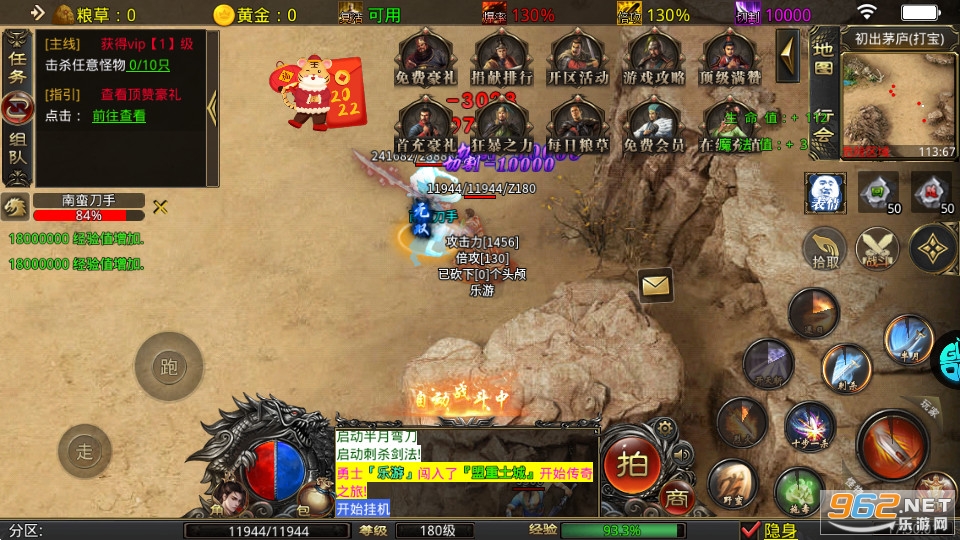
Task: Tap the 拾取 pickup button
Action: coord(826,249)
